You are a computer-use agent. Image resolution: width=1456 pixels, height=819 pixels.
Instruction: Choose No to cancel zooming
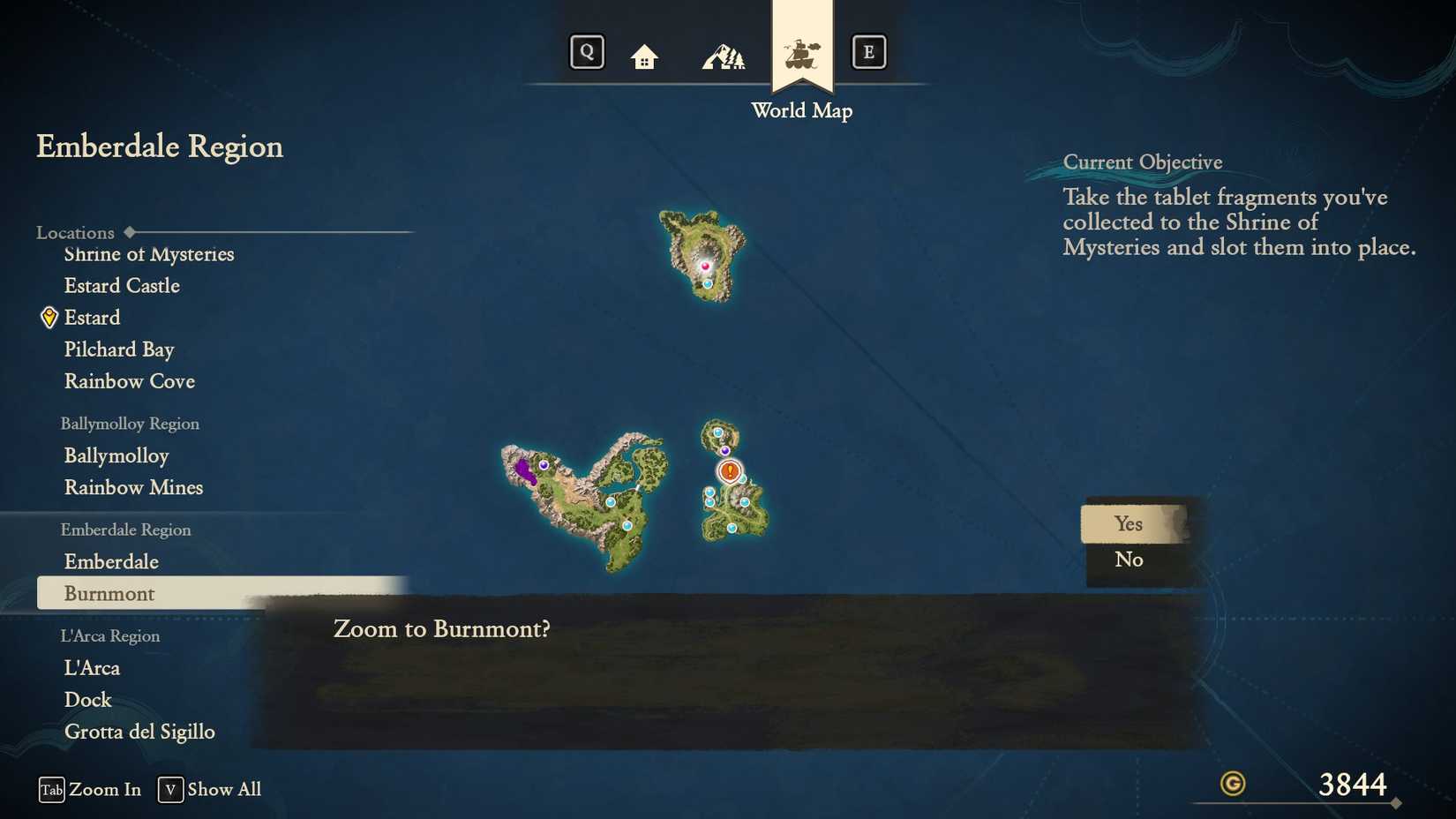1130,559
